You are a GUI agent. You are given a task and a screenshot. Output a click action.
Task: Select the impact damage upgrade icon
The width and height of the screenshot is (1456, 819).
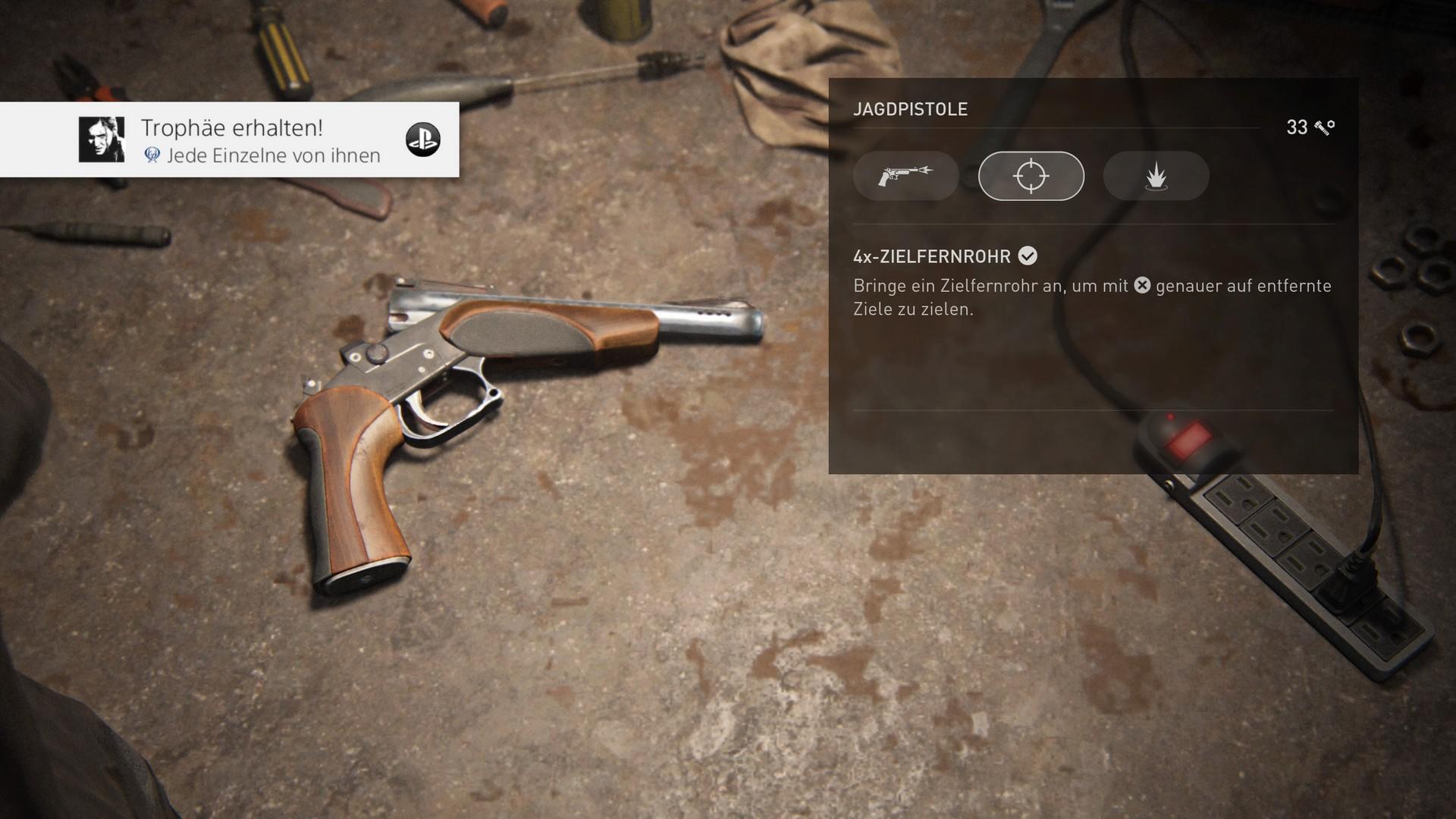pyautogui.click(x=1156, y=176)
